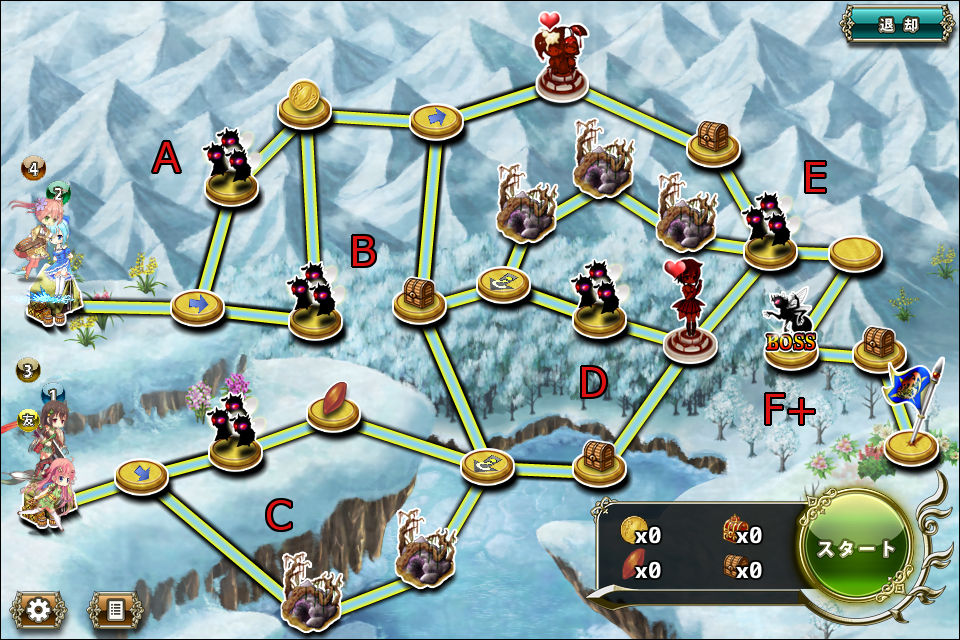Start the stage with the green スタート button
Viewport: 960px width, 640px height.
(858, 548)
